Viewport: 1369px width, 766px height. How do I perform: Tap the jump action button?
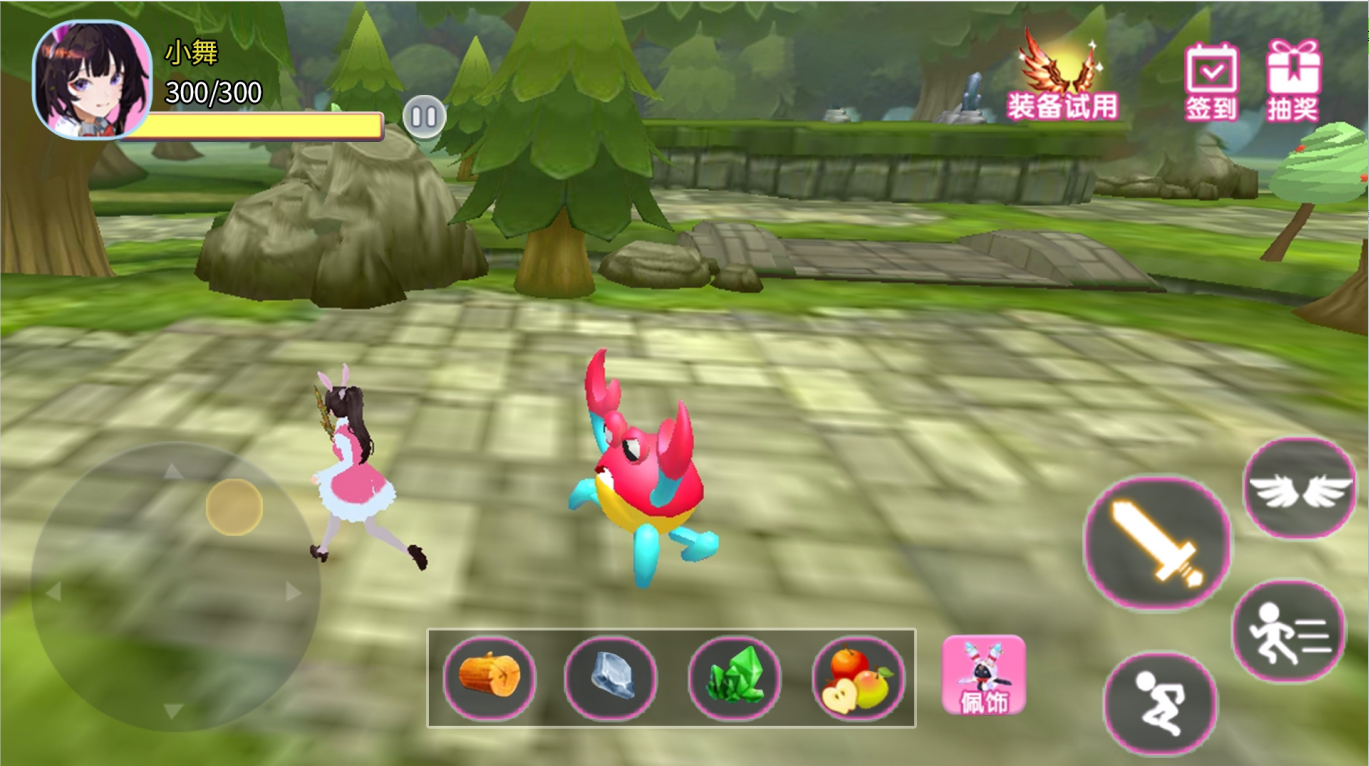coord(1160,702)
